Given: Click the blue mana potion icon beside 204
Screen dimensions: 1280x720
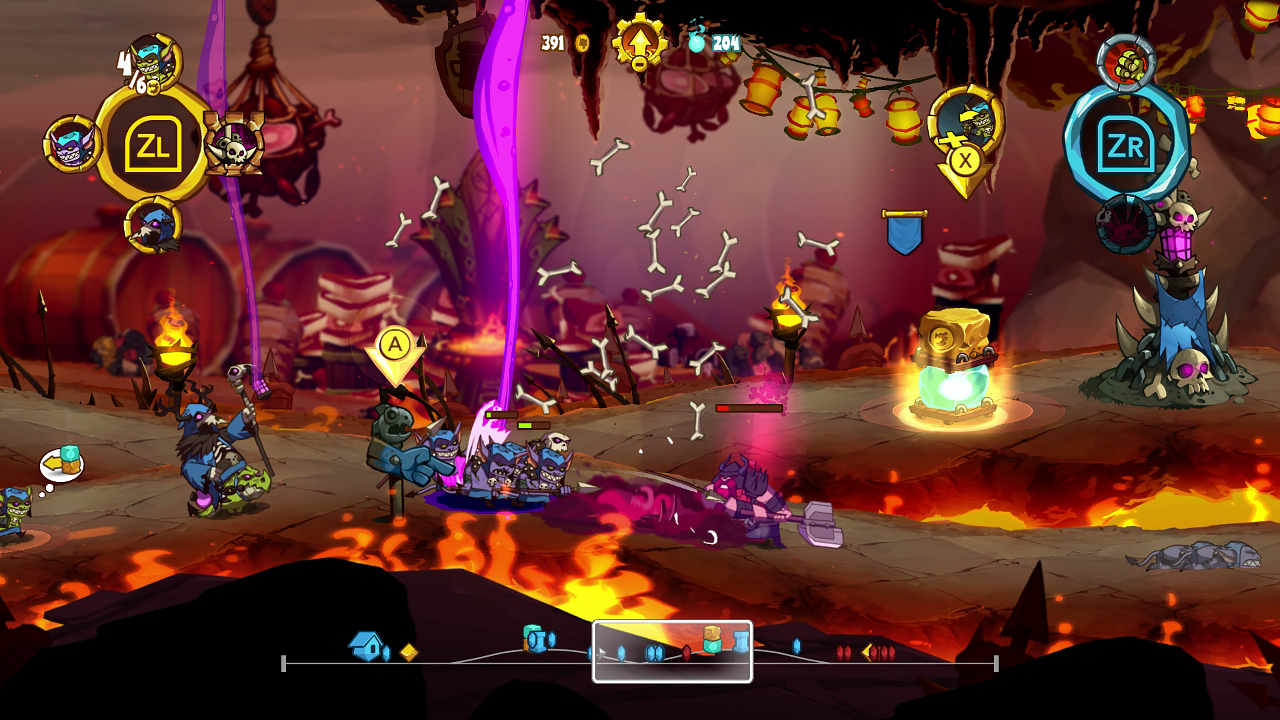Looking at the screenshot, I should 699,44.
